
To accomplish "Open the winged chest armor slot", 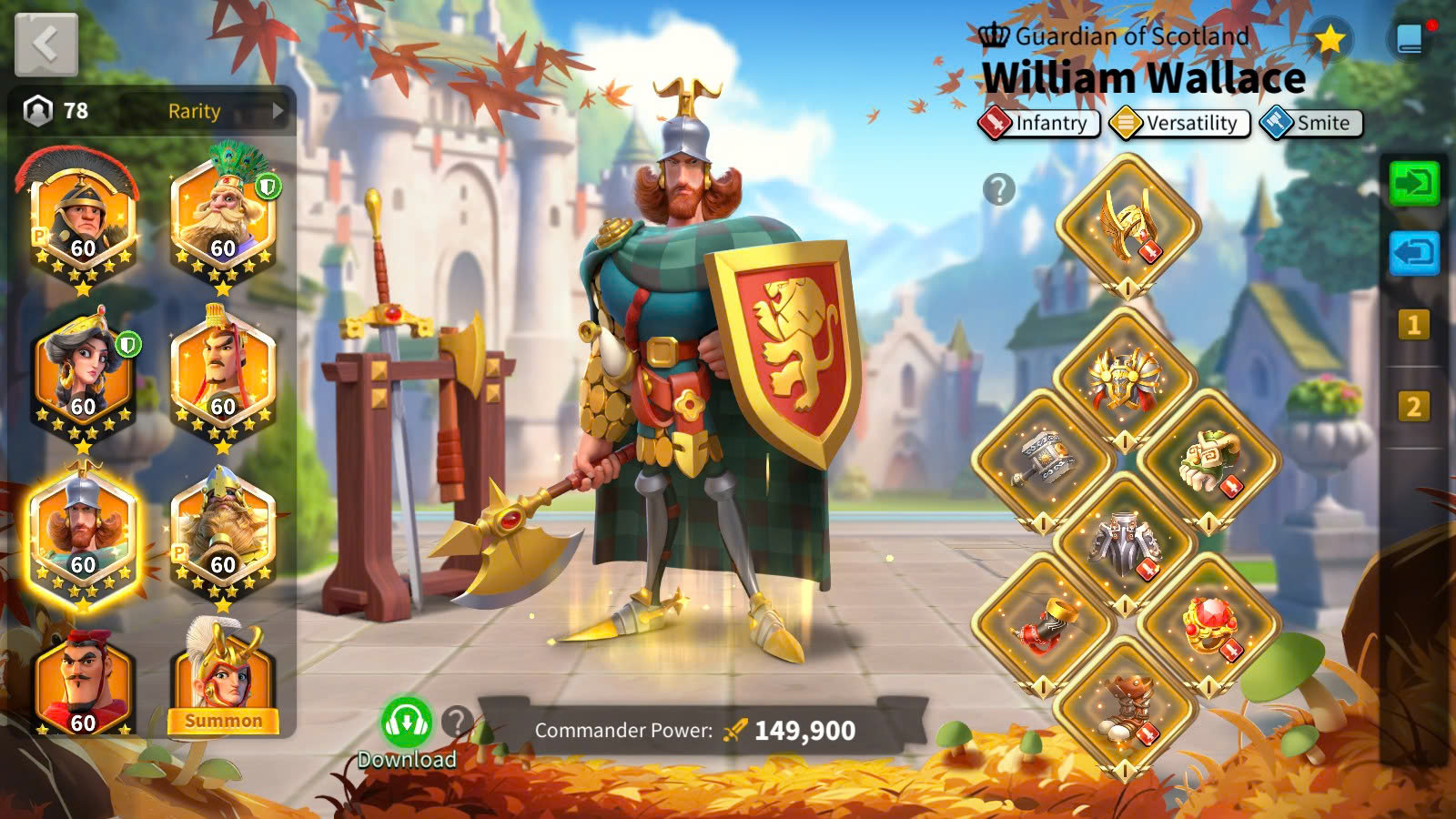I will pyautogui.click(x=1125, y=380).
